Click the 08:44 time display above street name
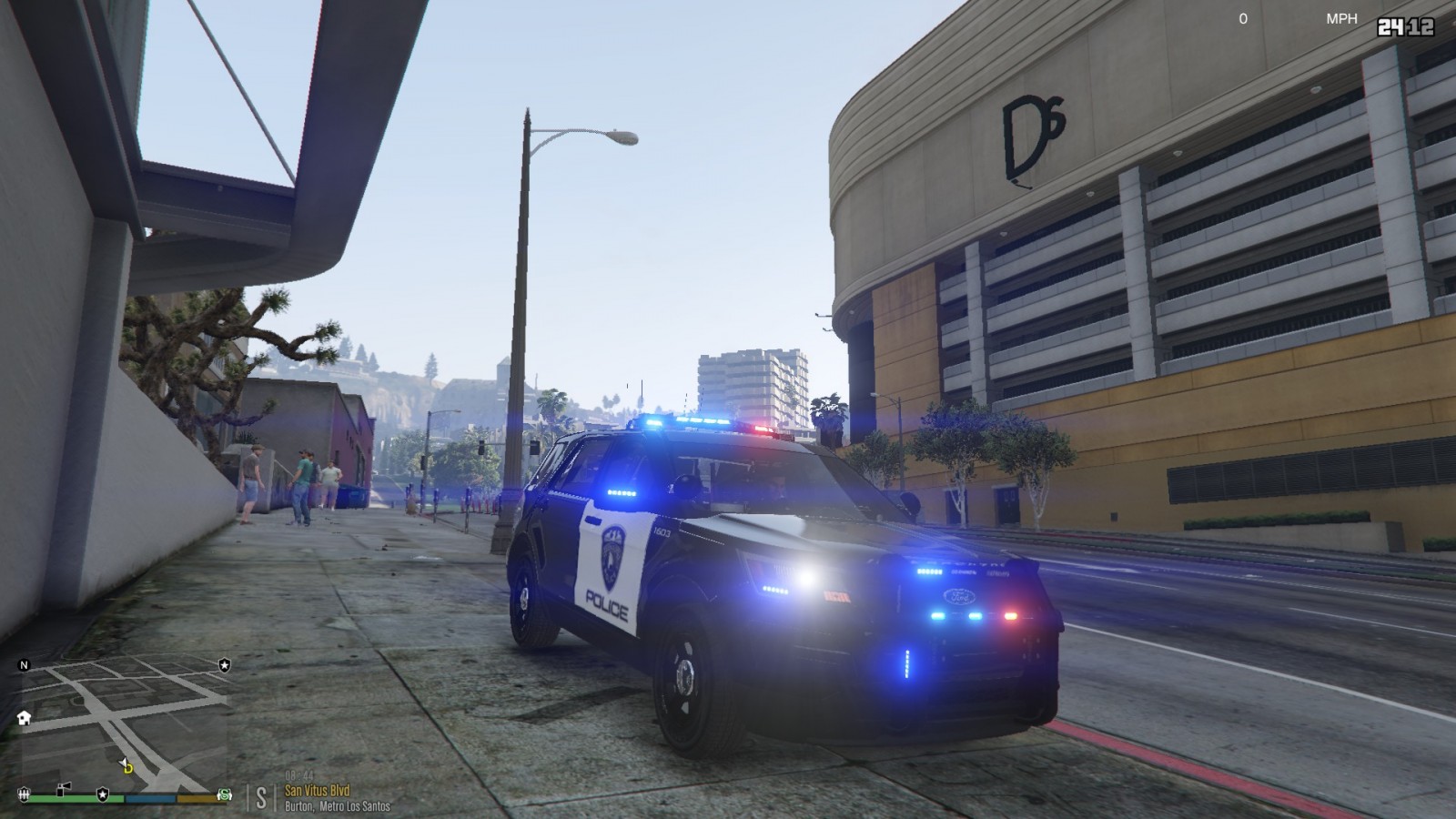The image size is (1456, 819). coord(299,775)
